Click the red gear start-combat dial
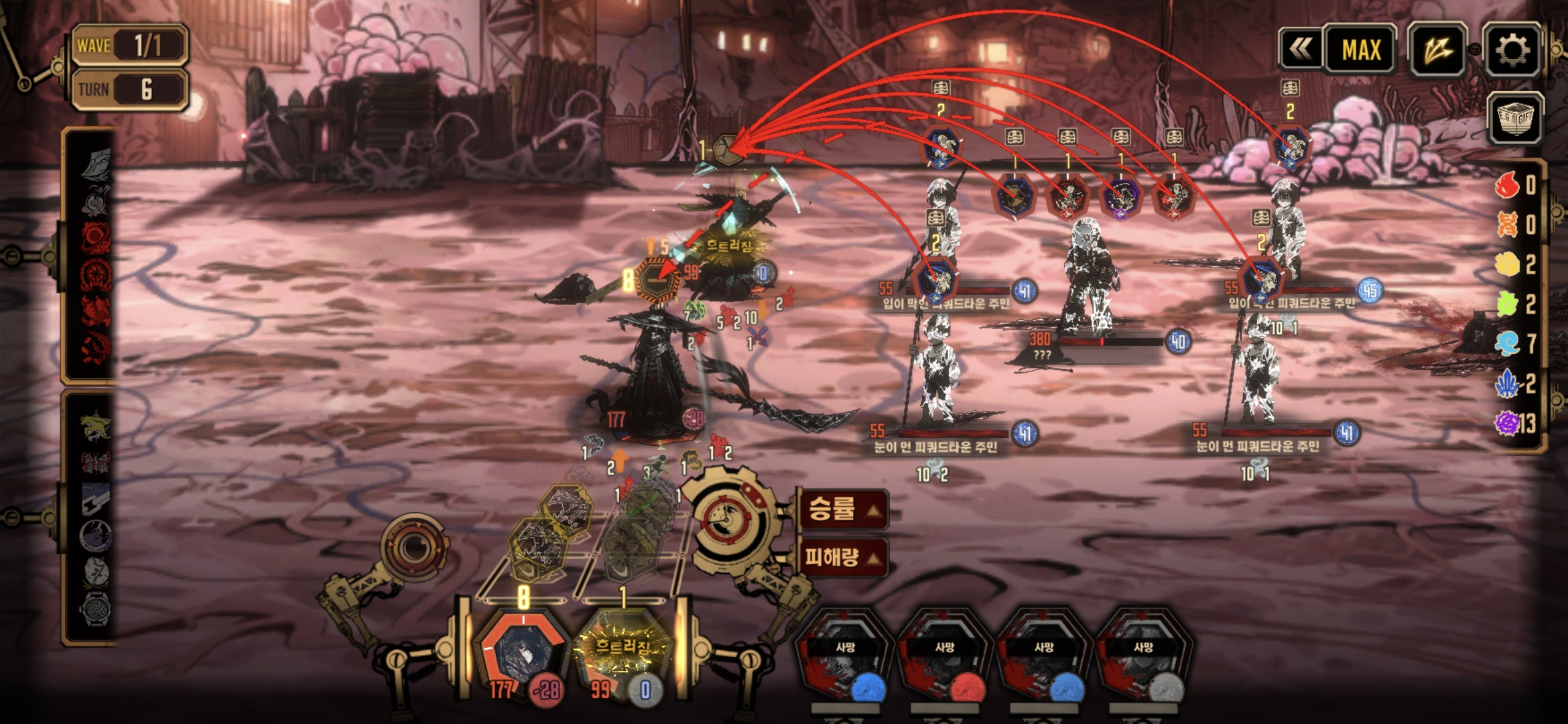The width and height of the screenshot is (1568, 724). point(727,518)
